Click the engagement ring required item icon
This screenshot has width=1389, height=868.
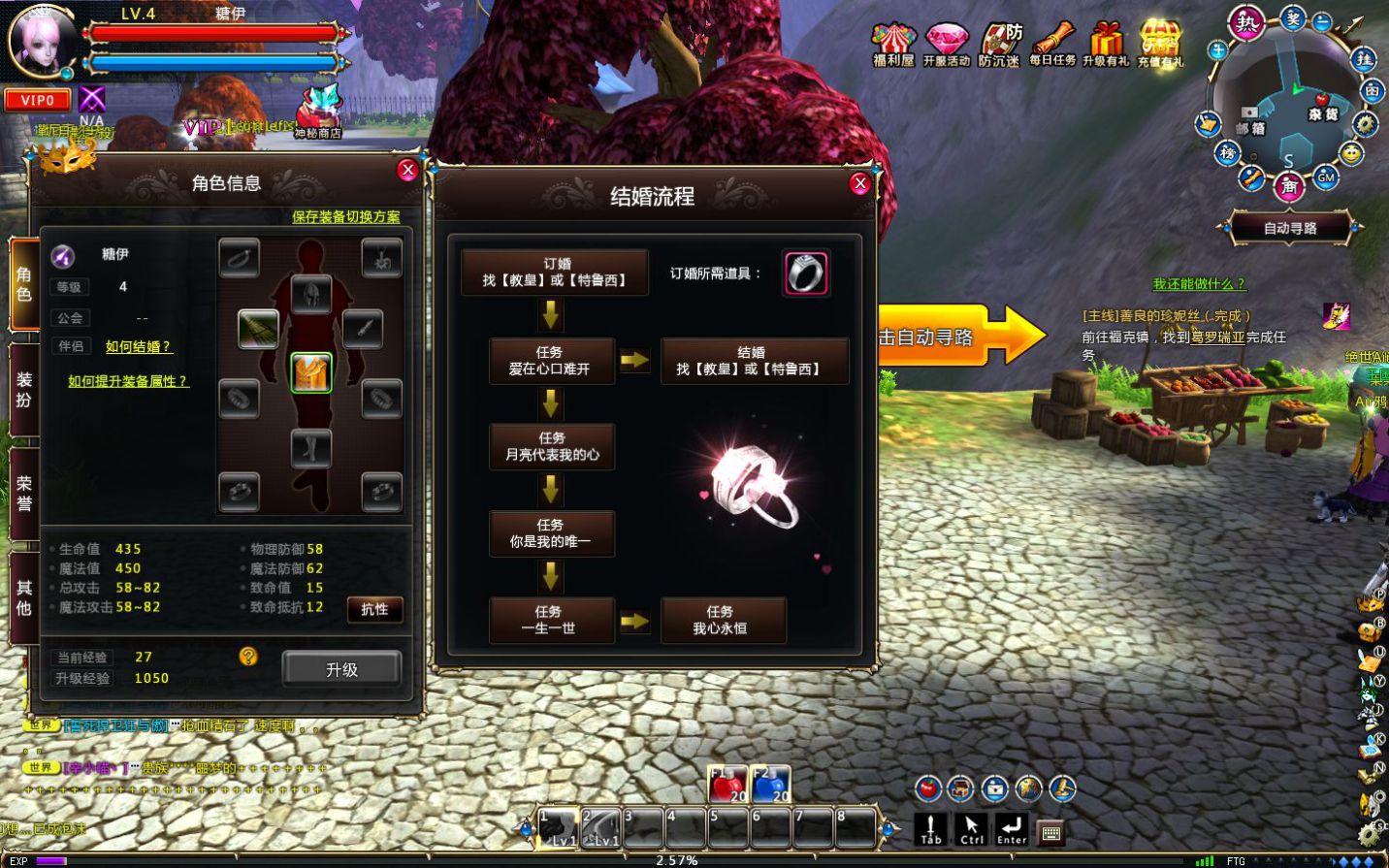click(805, 273)
